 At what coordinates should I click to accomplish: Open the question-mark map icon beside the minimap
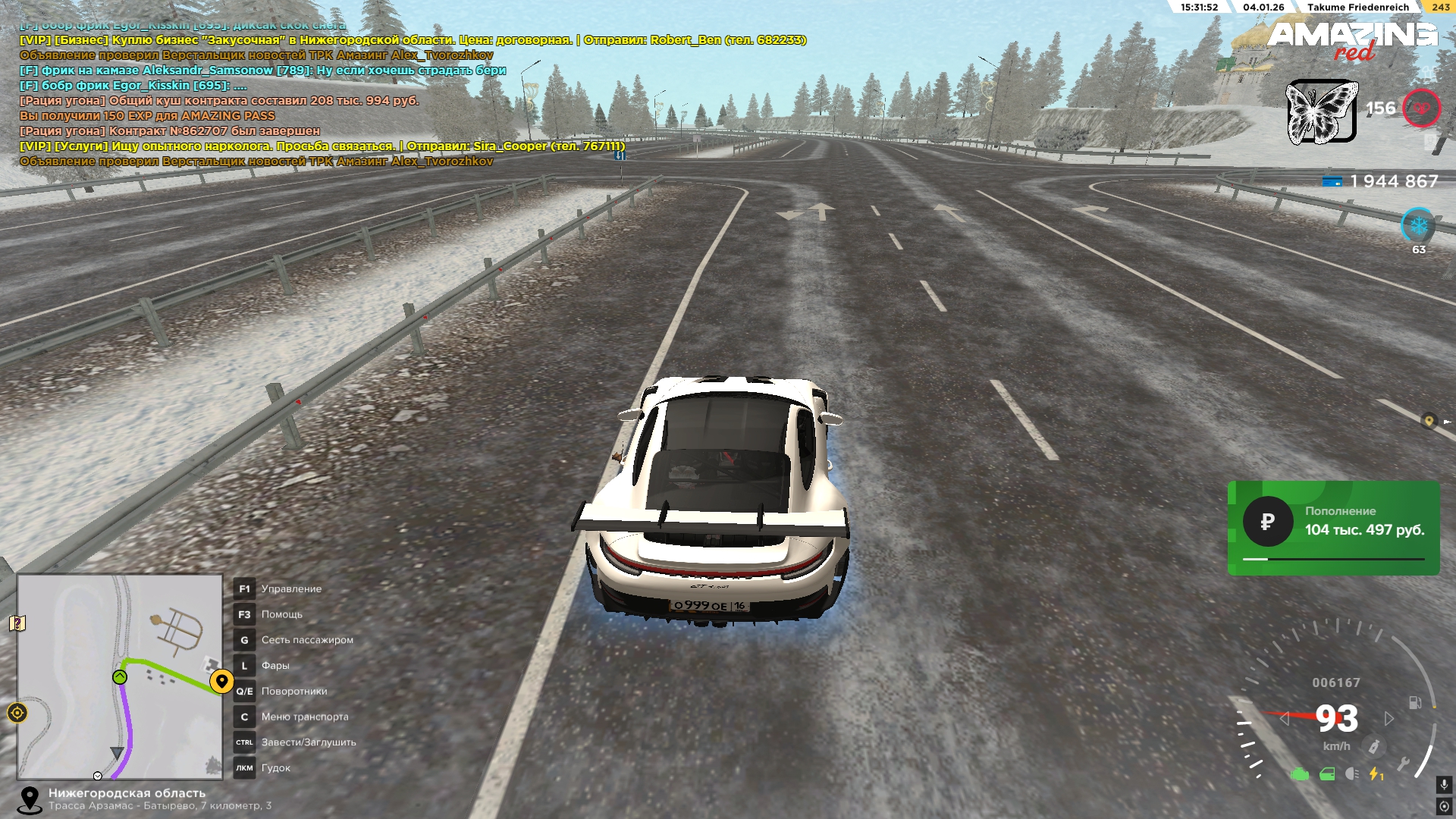point(17,623)
